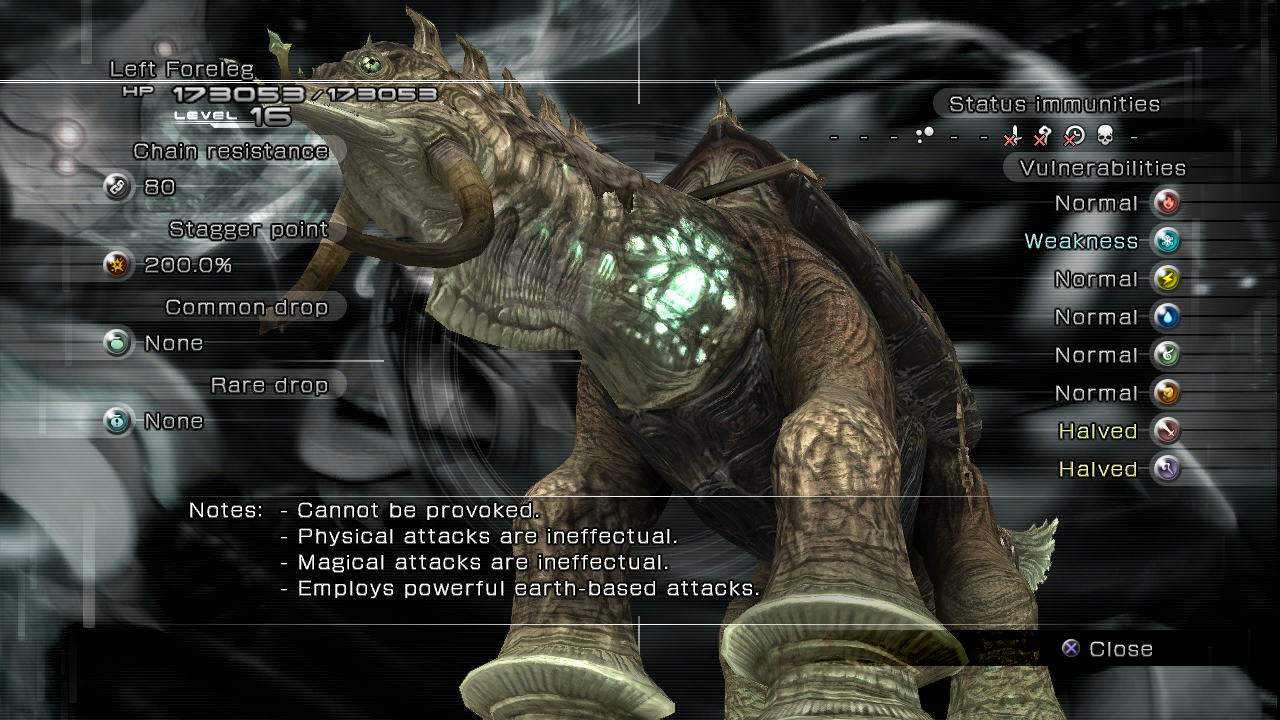Select the fire element vulnerability icon

coord(1165,203)
